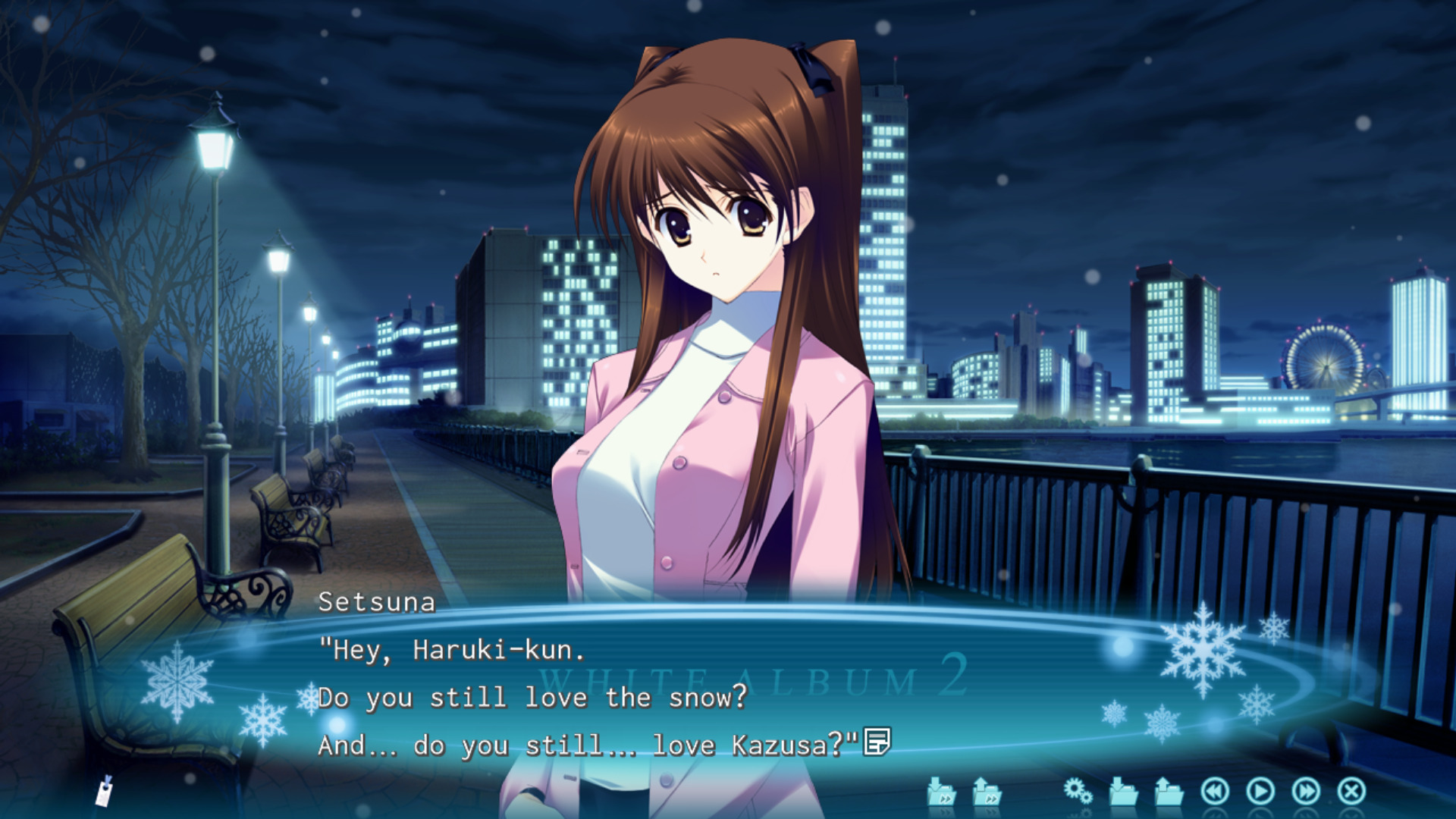The width and height of the screenshot is (1456, 819).
Task: Click the rewind double-arrow button
Action: 1214,792
